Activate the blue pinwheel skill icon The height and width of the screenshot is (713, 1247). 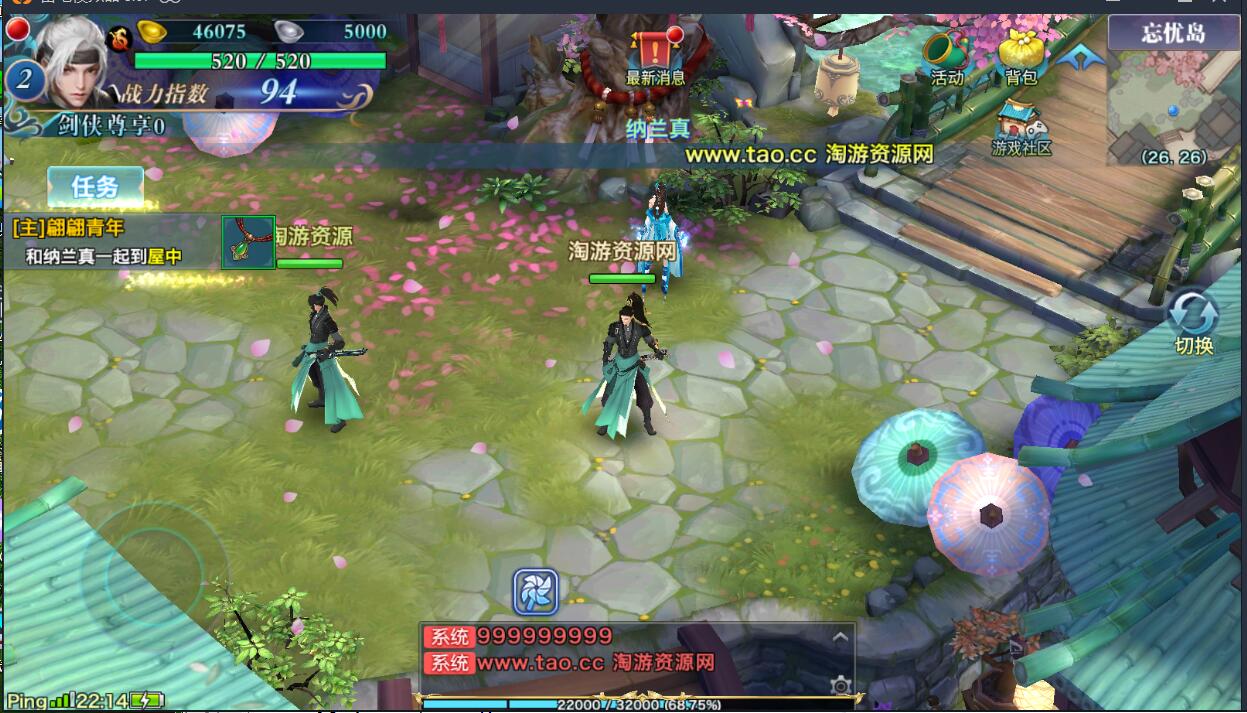[535, 592]
